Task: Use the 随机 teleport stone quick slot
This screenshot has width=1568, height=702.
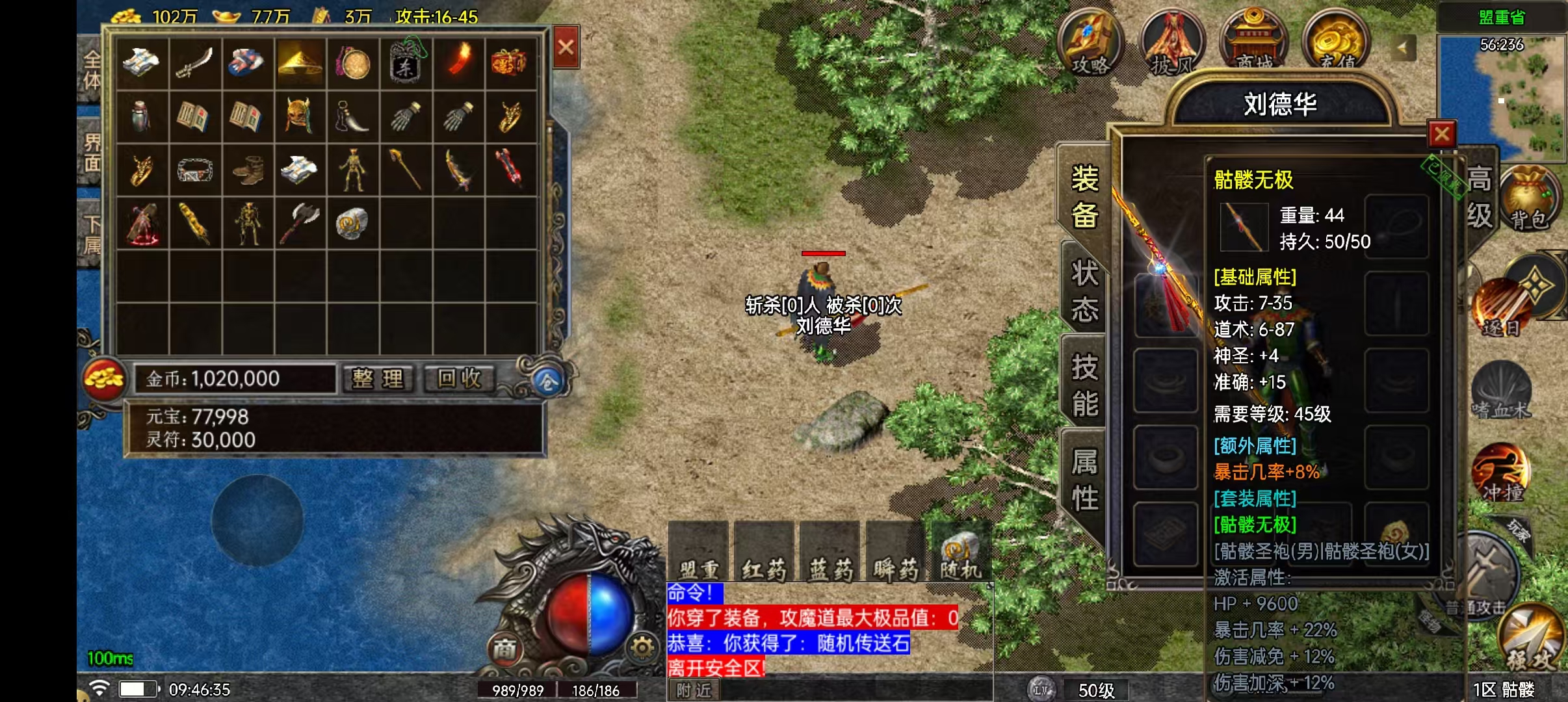Action: click(960, 552)
